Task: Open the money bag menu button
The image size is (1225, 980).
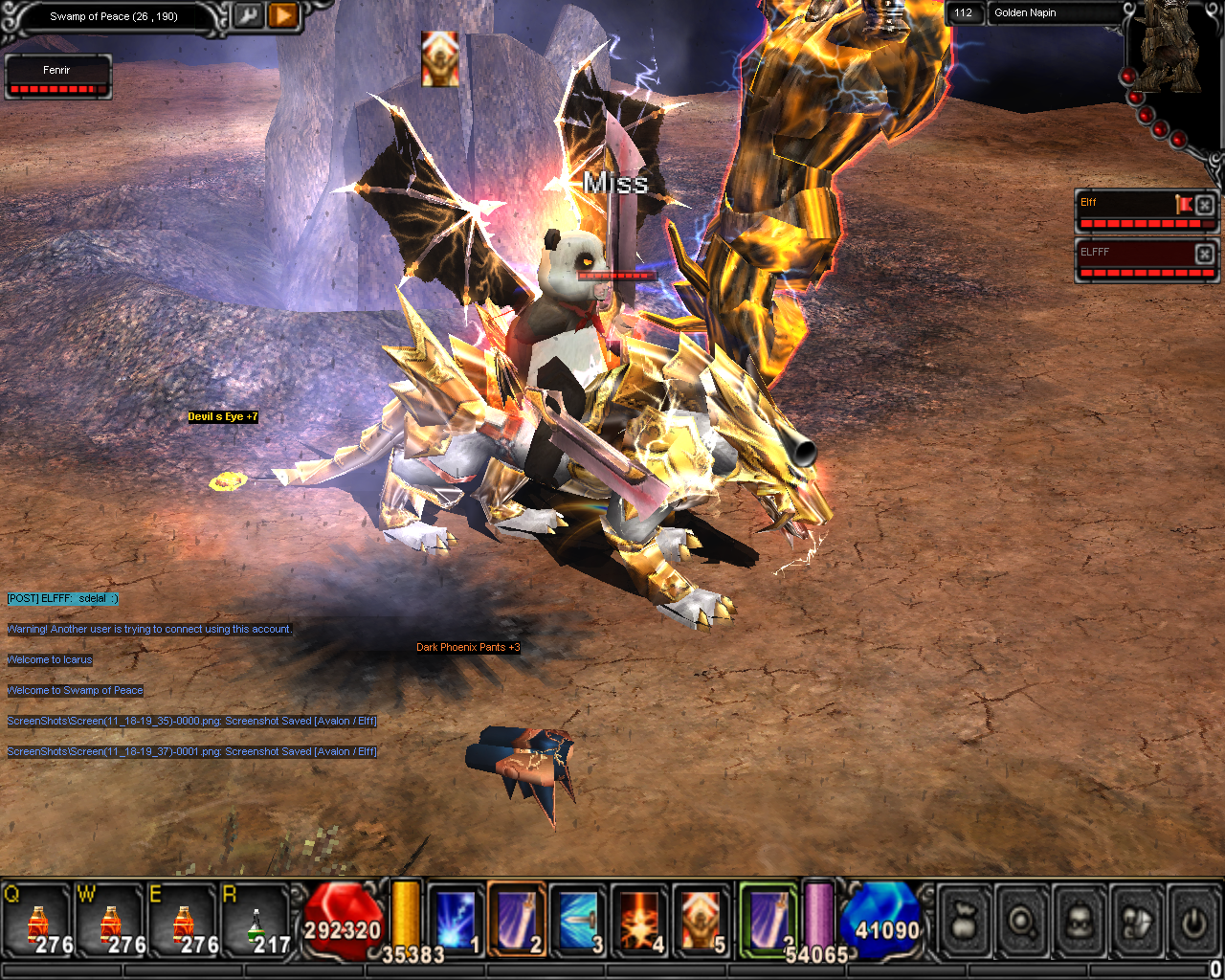Action: (x=964, y=922)
